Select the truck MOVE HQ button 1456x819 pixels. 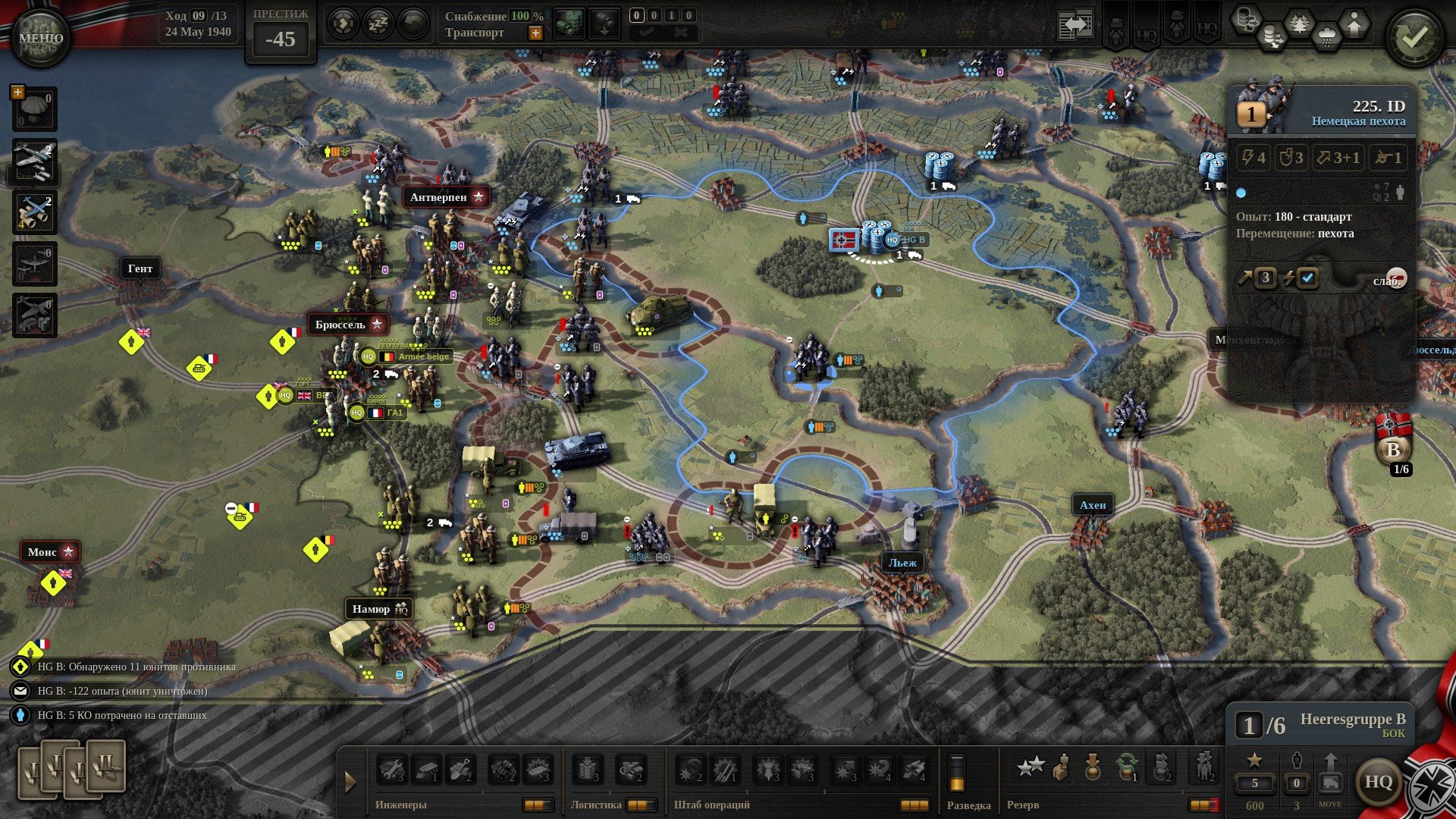coord(1330,783)
